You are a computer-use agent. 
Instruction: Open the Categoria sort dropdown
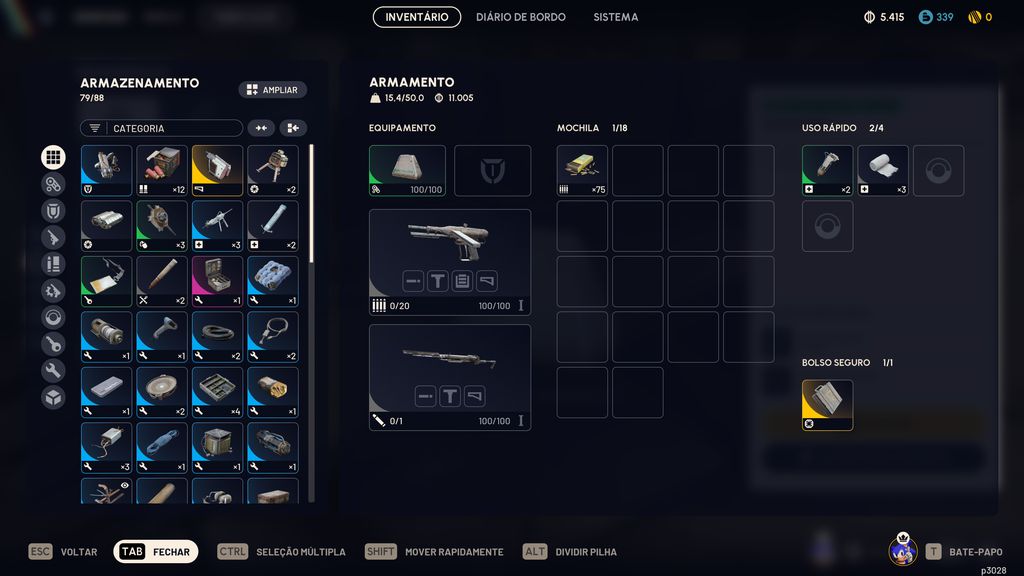[161, 128]
